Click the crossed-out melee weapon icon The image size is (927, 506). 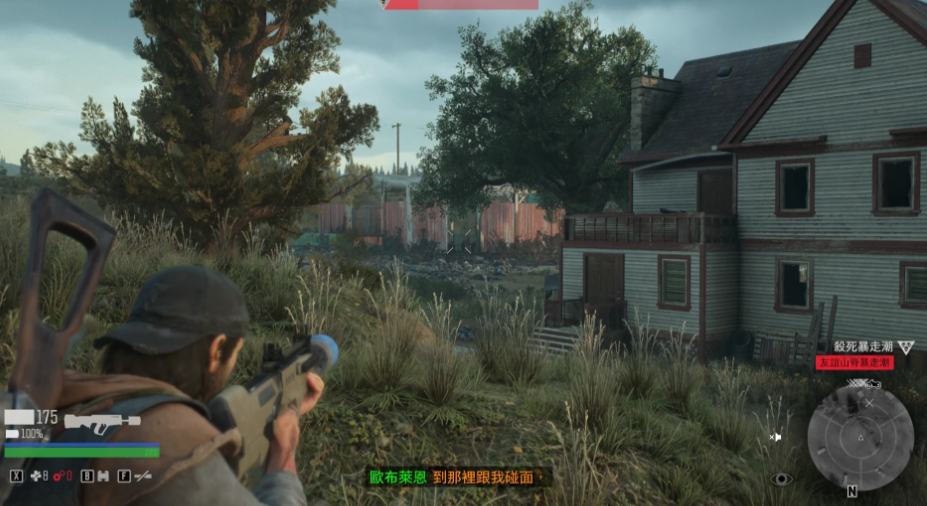point(142,476)
